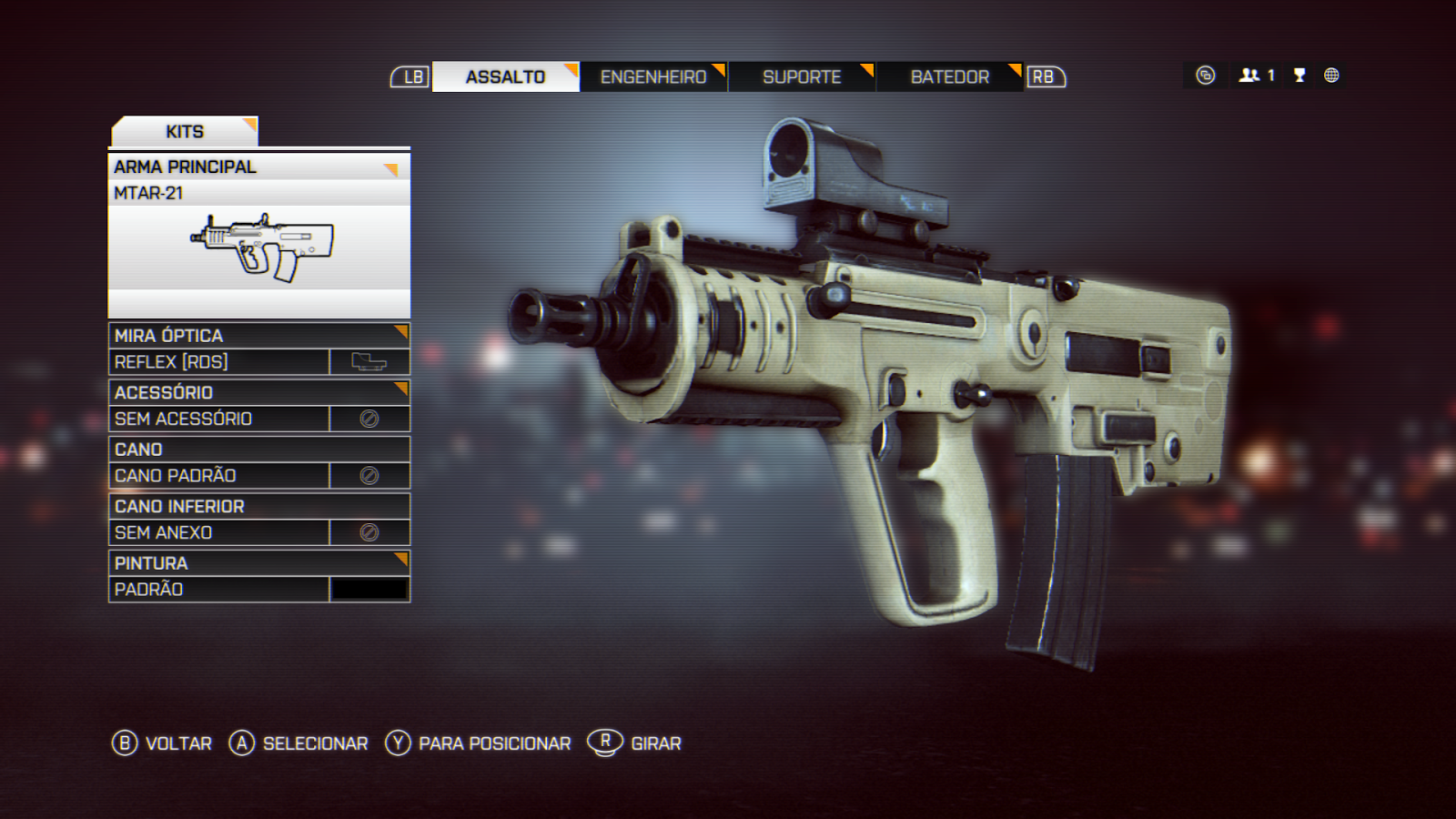Click the prohibited icon next to CANO PADRÃO

368,473
